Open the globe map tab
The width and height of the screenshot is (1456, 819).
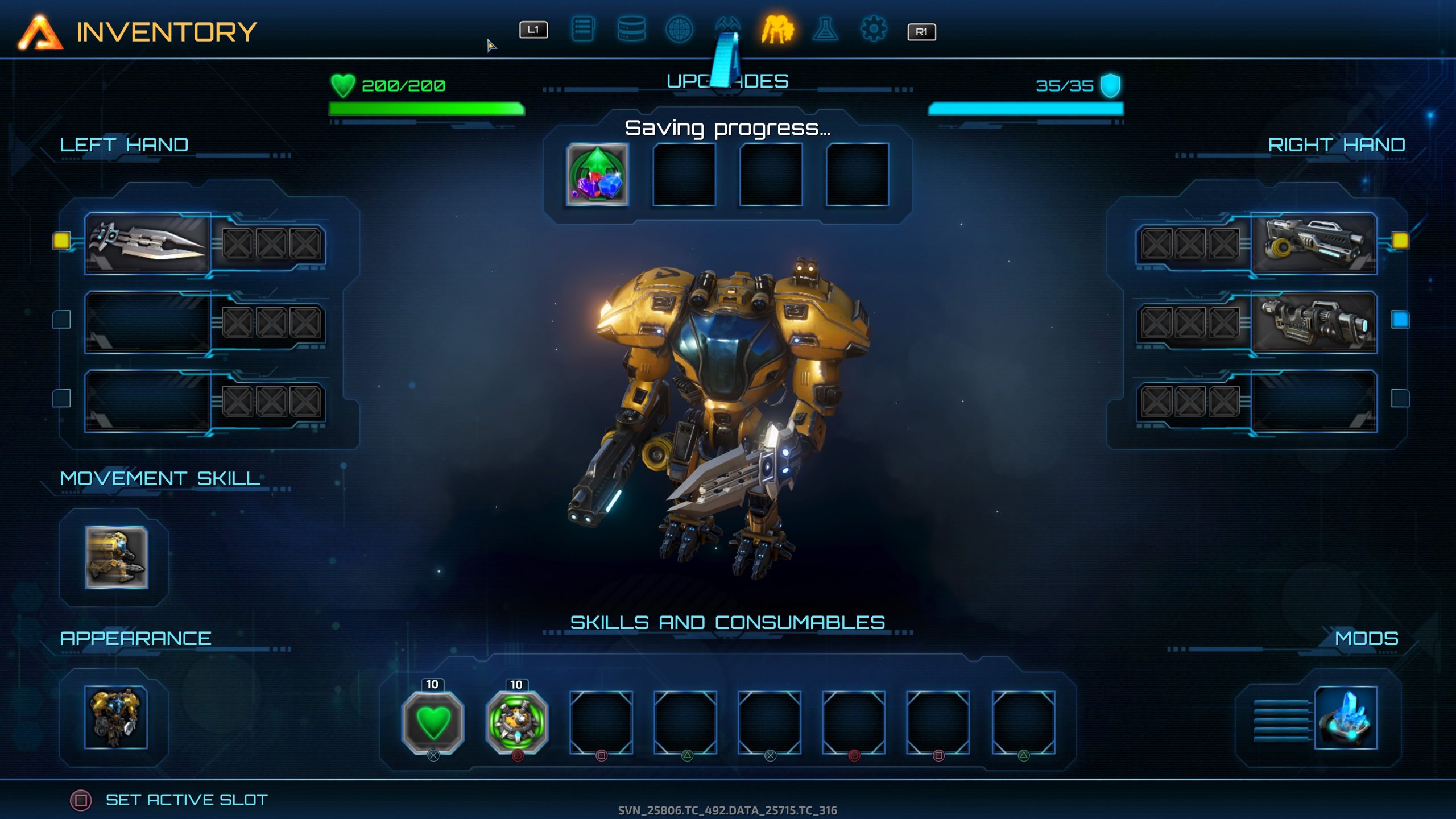click(679, 30)
